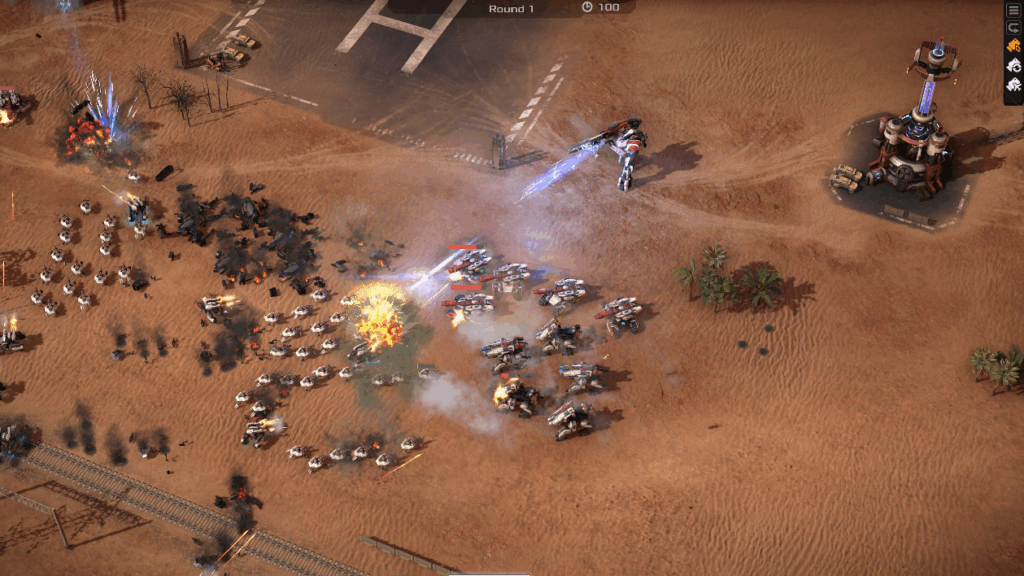This screenshot has width=1024, height=576.
Task: Activate the white rotating camera icon
Action: point(1013,64)
